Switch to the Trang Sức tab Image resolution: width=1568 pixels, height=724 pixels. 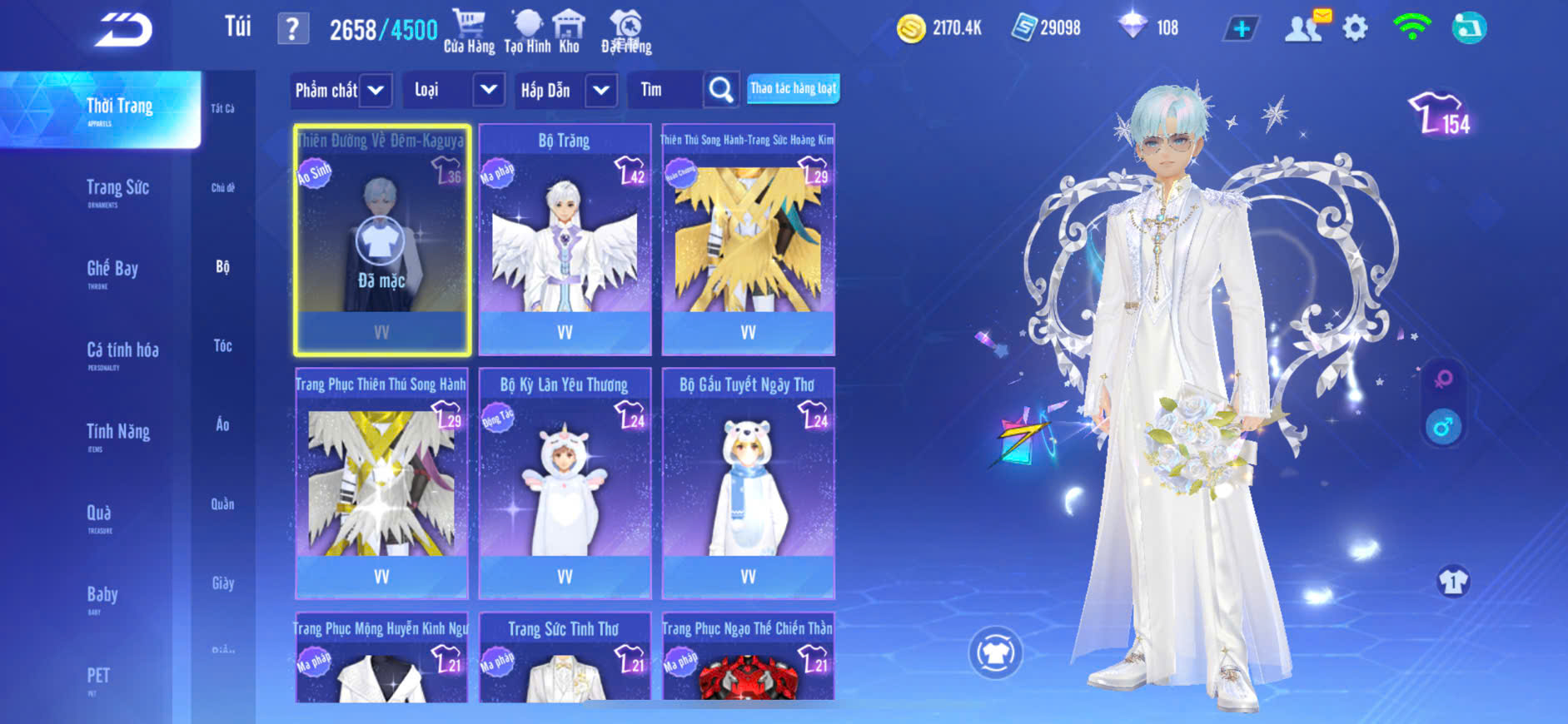(117, 190)
